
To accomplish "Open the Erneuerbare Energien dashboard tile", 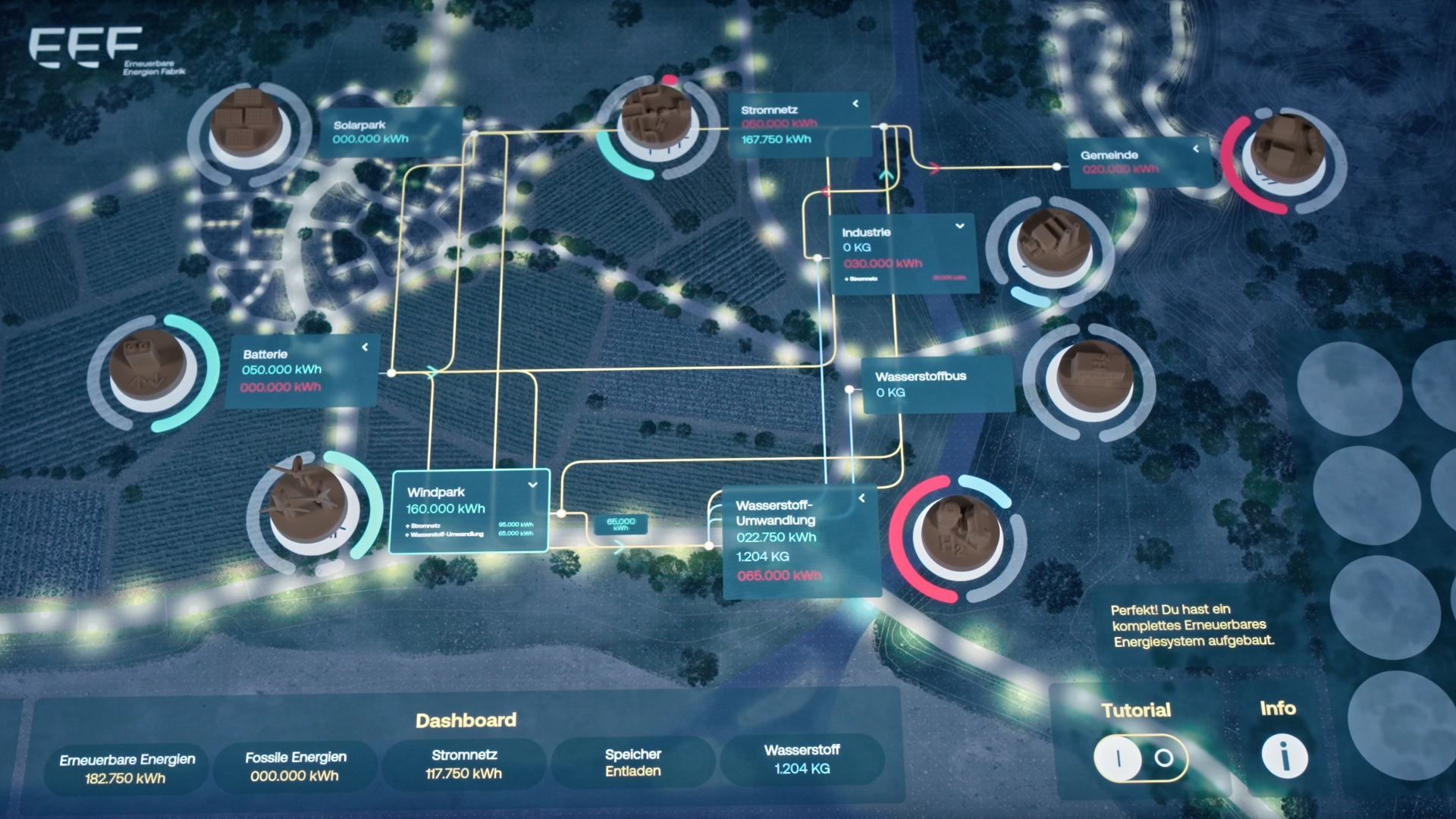I will tap(127, 768).
